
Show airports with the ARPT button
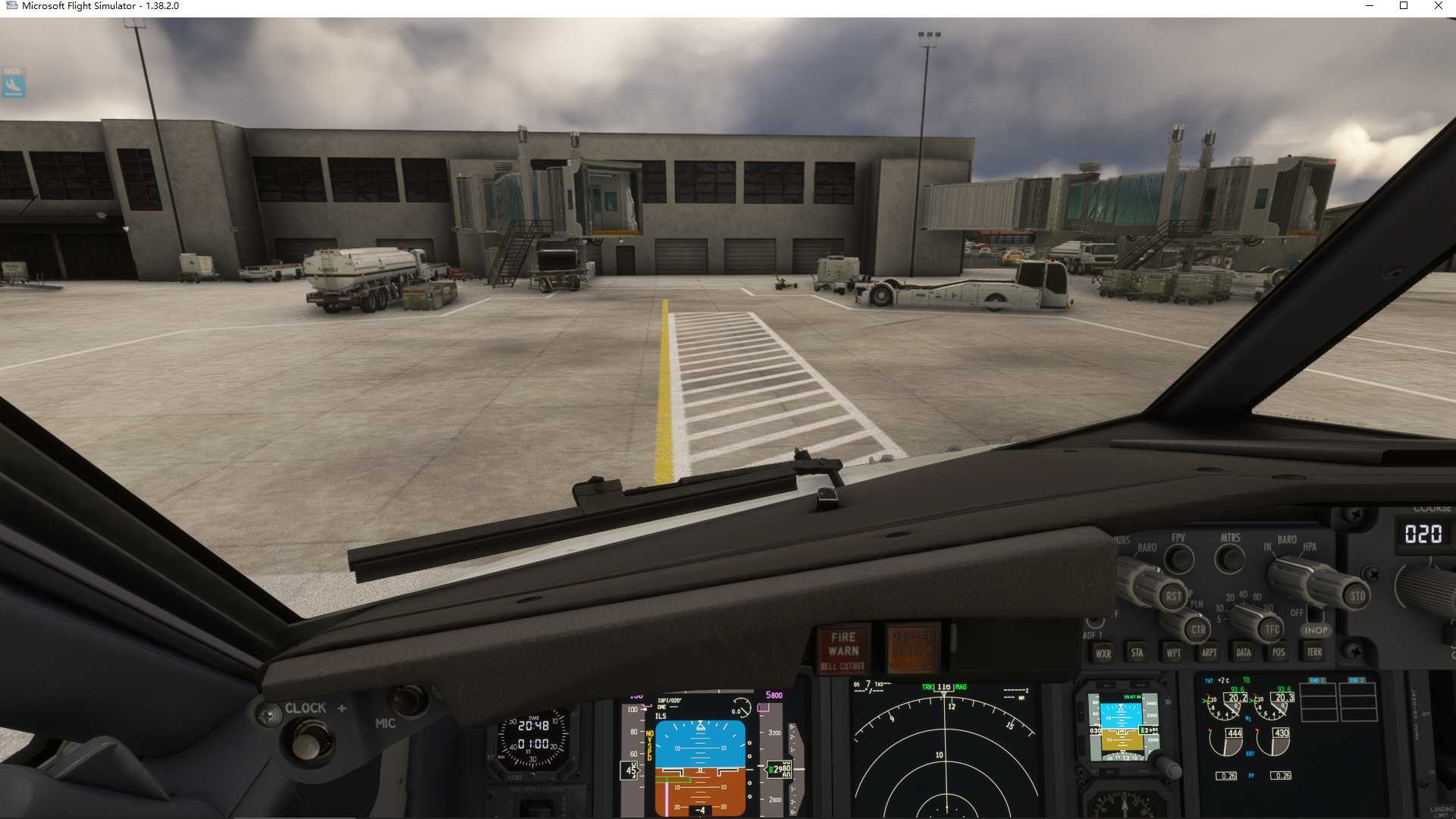click(1209, 652)
